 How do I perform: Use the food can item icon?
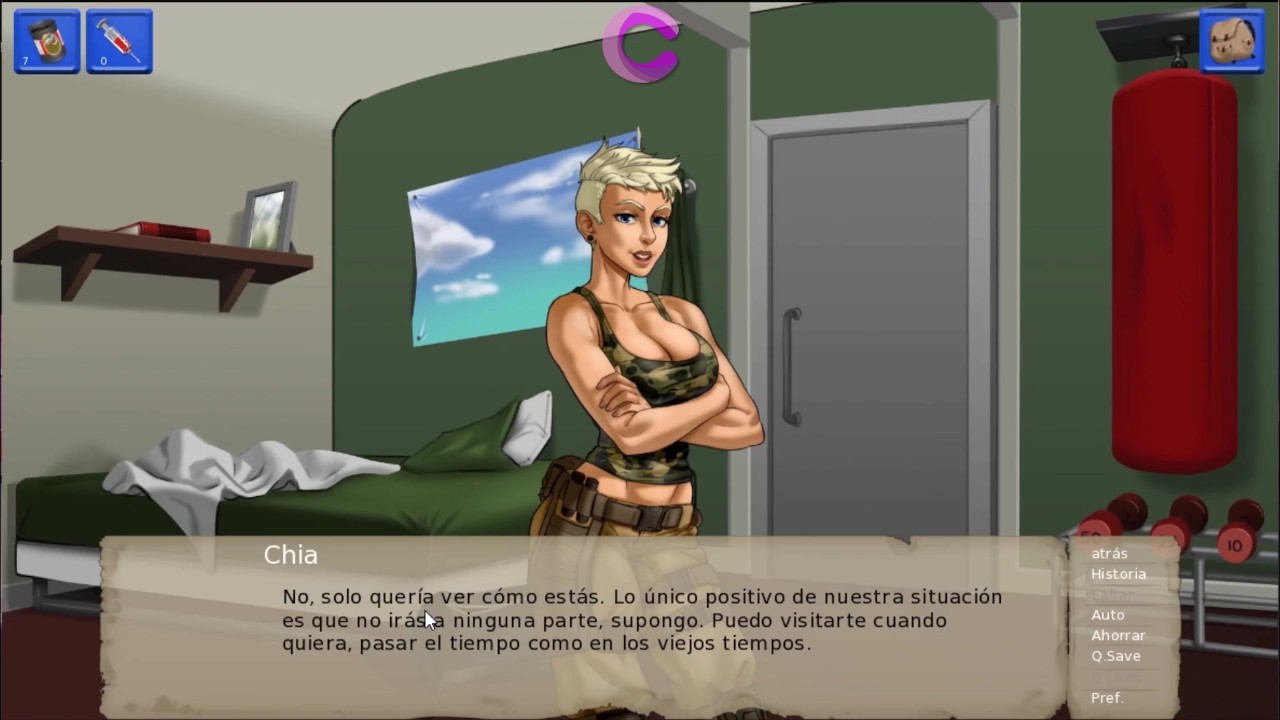pyautogui.click(x=47, y=41)
